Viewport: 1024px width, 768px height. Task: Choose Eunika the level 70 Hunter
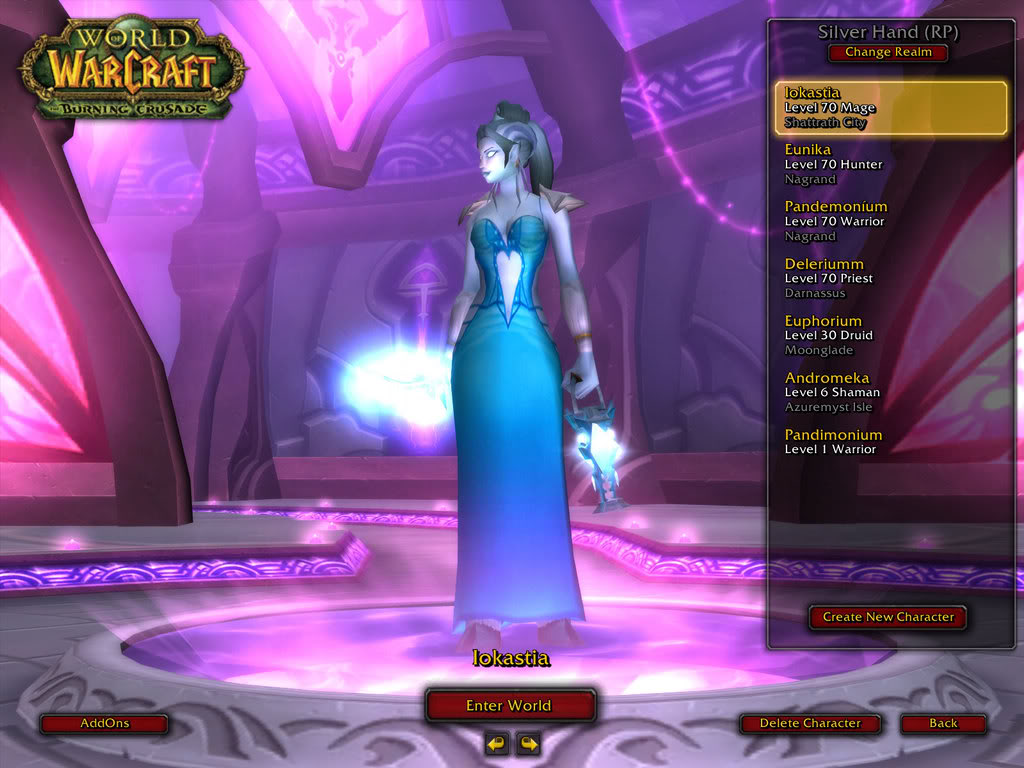(890, 164)
